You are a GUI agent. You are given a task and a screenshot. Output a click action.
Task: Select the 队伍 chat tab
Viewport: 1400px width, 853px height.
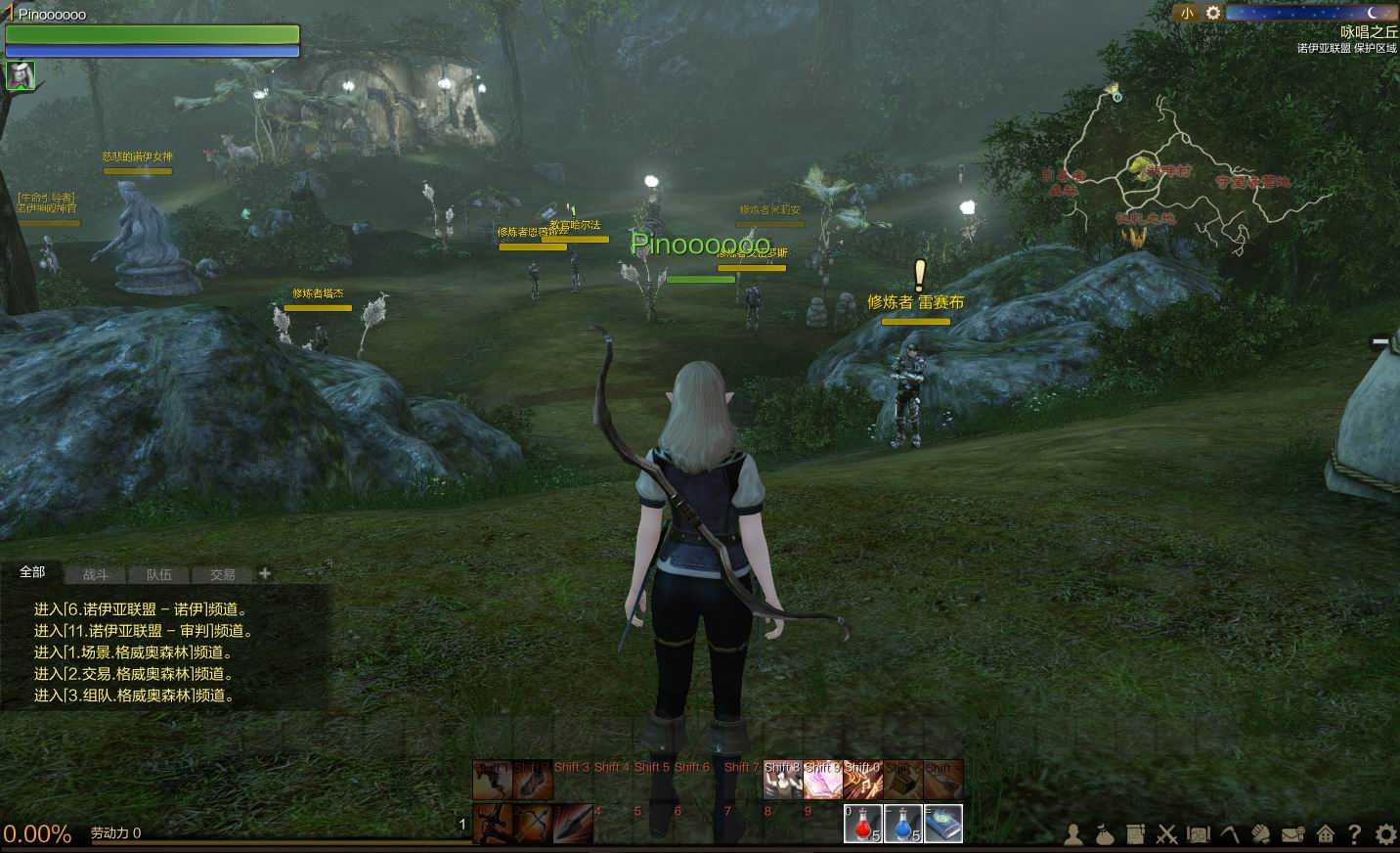tap(158, 575)
